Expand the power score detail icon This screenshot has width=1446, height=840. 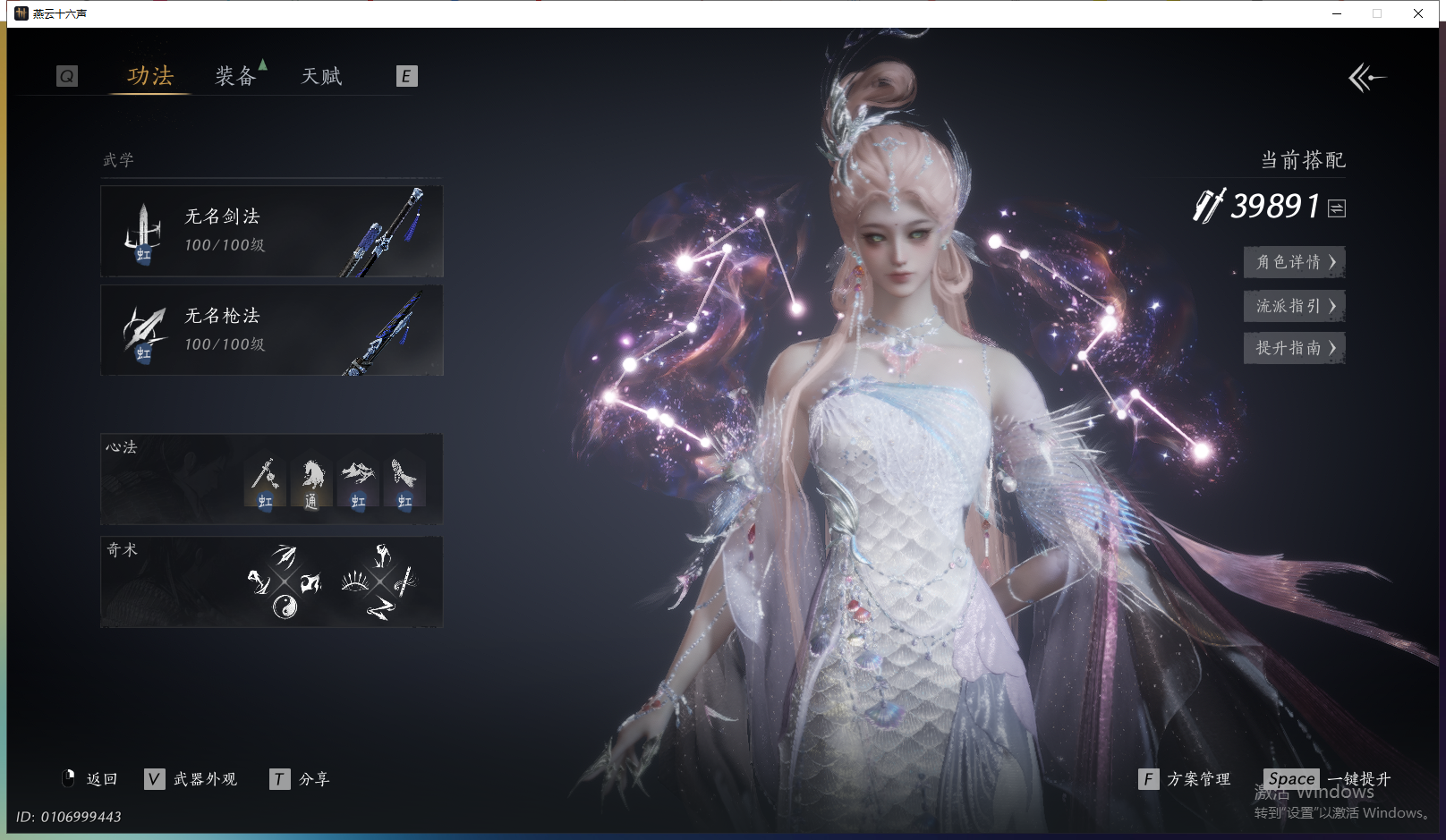coord(1337,208)
